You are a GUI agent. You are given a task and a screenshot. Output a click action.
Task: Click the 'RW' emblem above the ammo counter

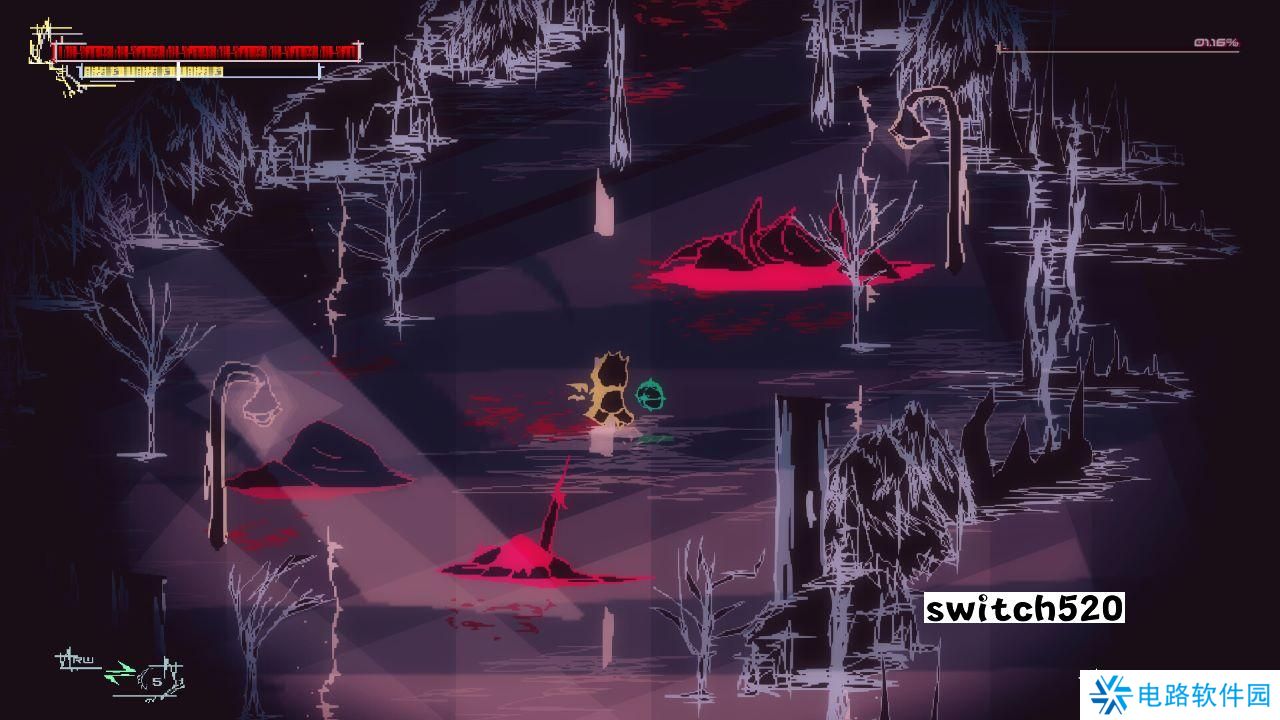82,660
